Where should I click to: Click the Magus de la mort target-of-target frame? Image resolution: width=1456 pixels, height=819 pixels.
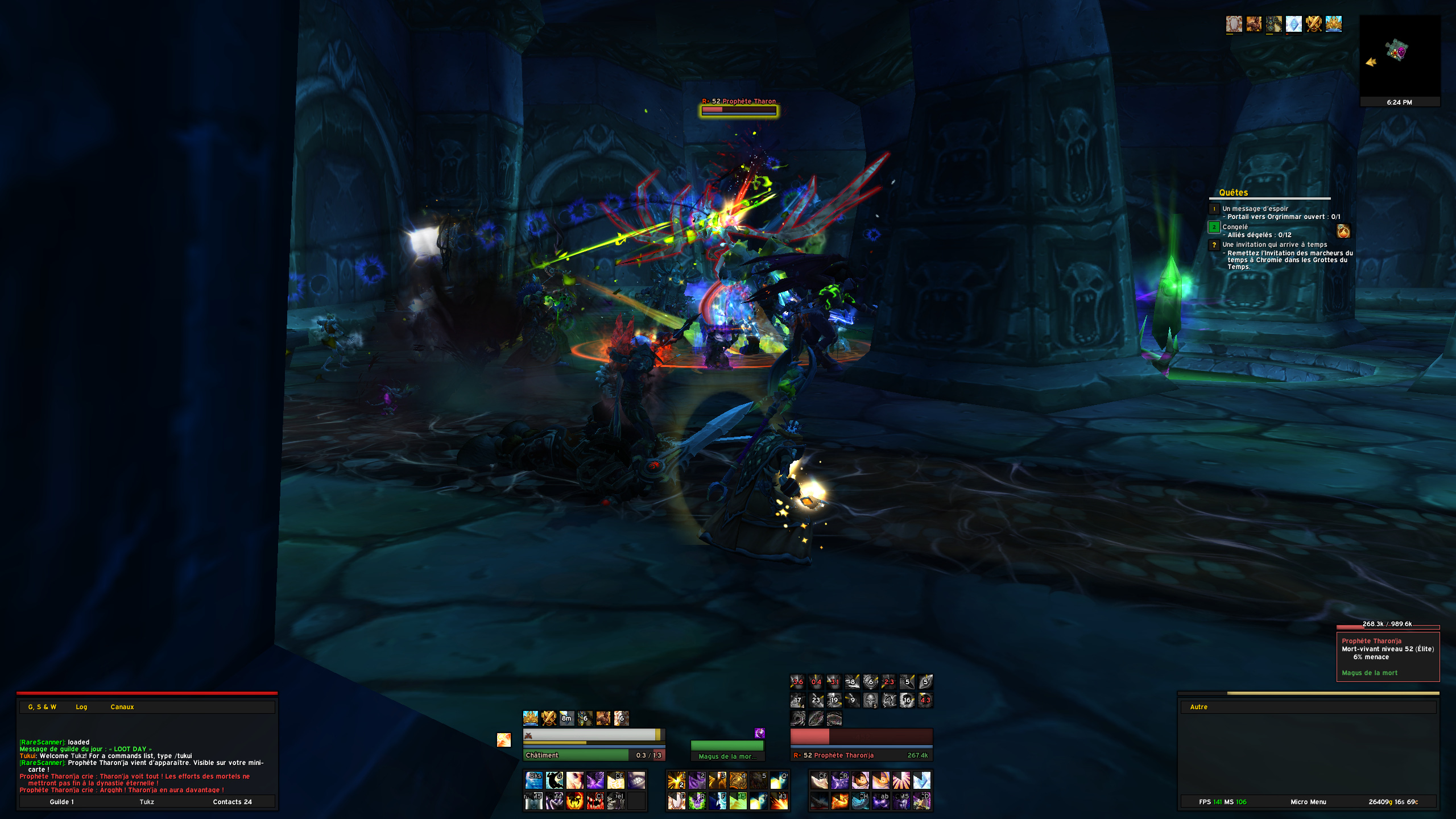click(727, 750)
